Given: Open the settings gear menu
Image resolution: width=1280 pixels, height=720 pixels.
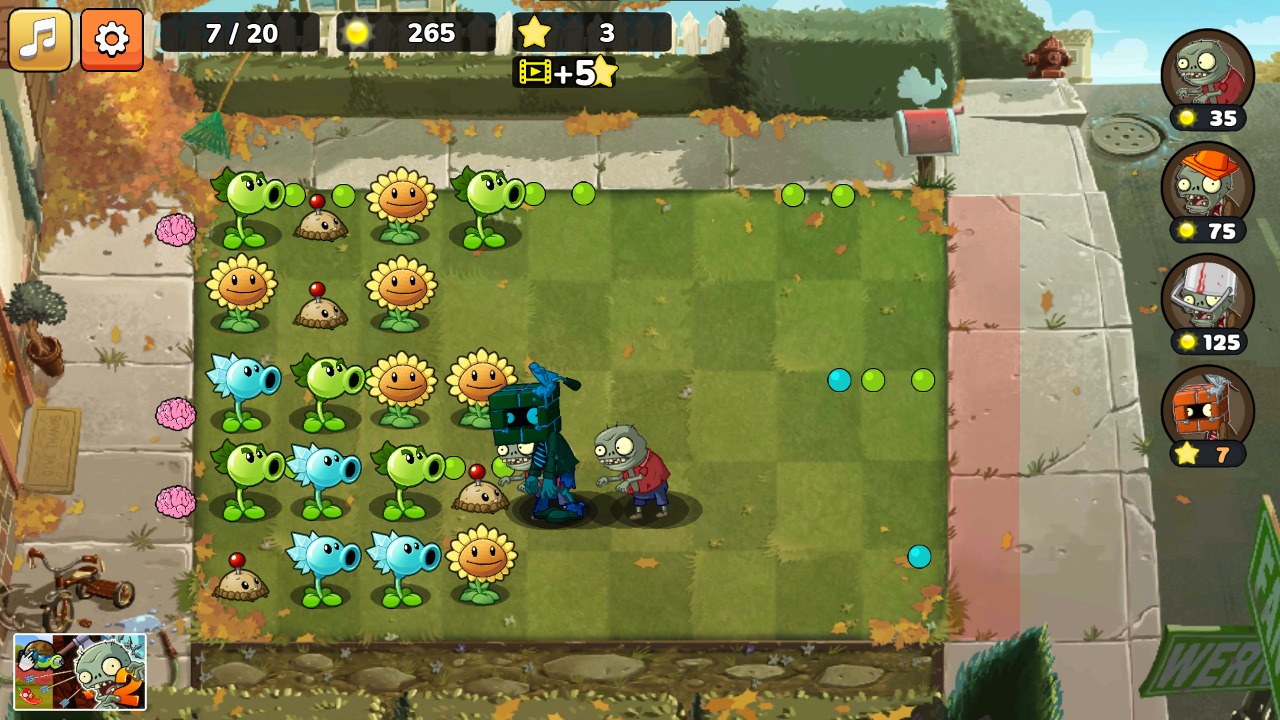Looking at the screenshot, I should [110, 41].
